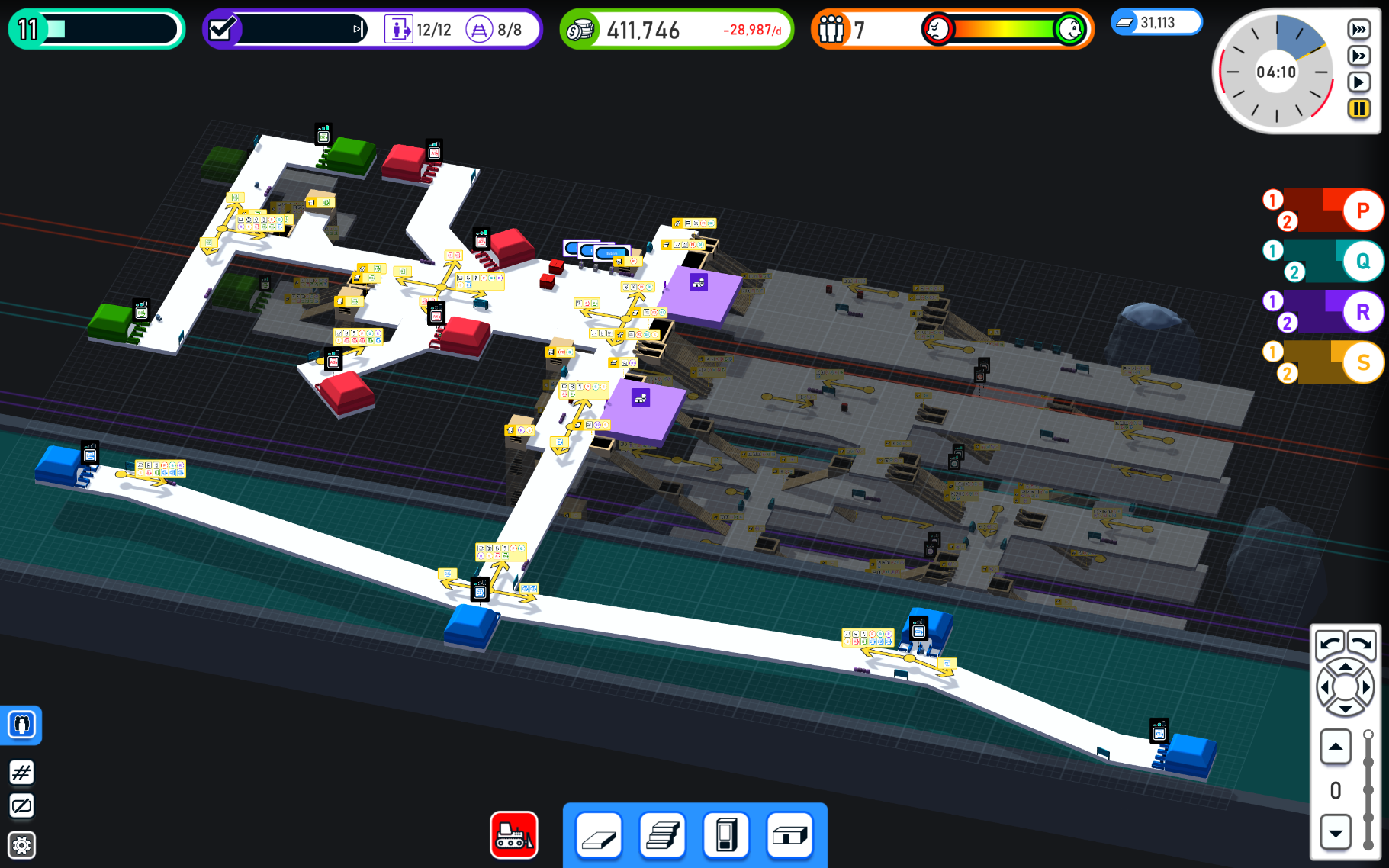This screenshot has width=1389, height=868.
Task: Rotate the camera clockwise
Action: (1362, 645)
